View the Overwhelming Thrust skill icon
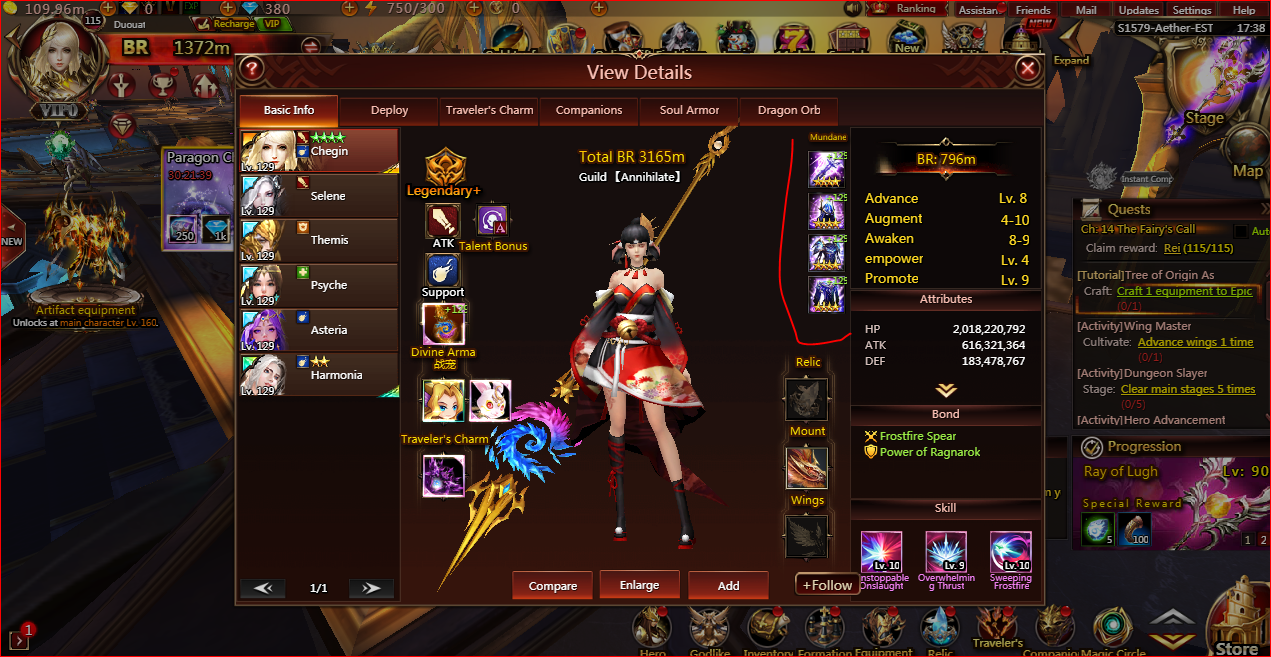 pos(945,553)
